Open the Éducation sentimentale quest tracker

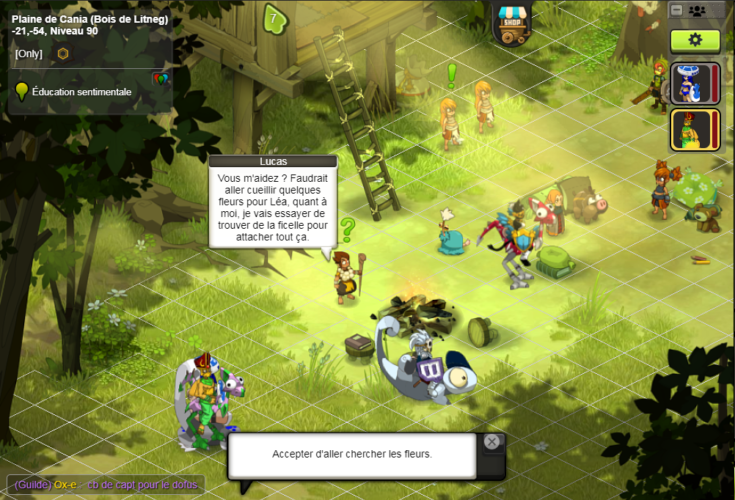point(81,92)
